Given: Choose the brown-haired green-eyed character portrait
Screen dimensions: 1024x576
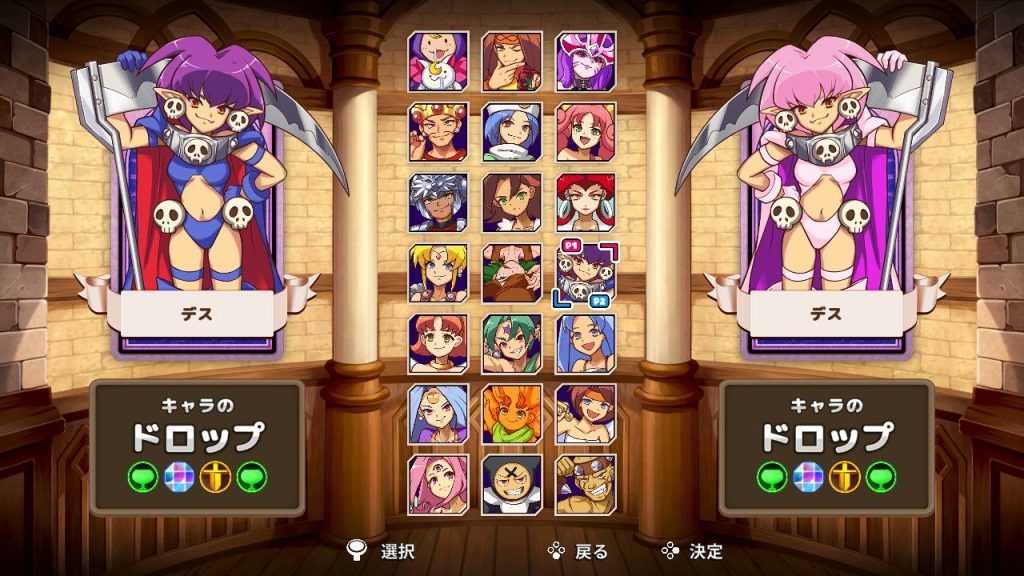Looking at the screenshot, I should point(512,203).
